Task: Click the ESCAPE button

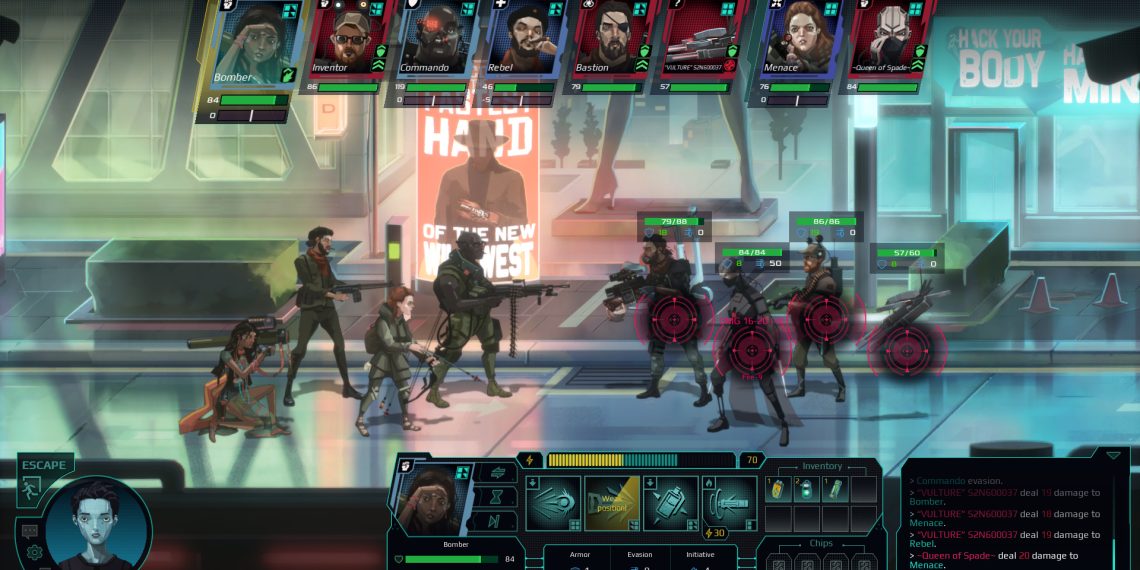Action: [44, 475]
